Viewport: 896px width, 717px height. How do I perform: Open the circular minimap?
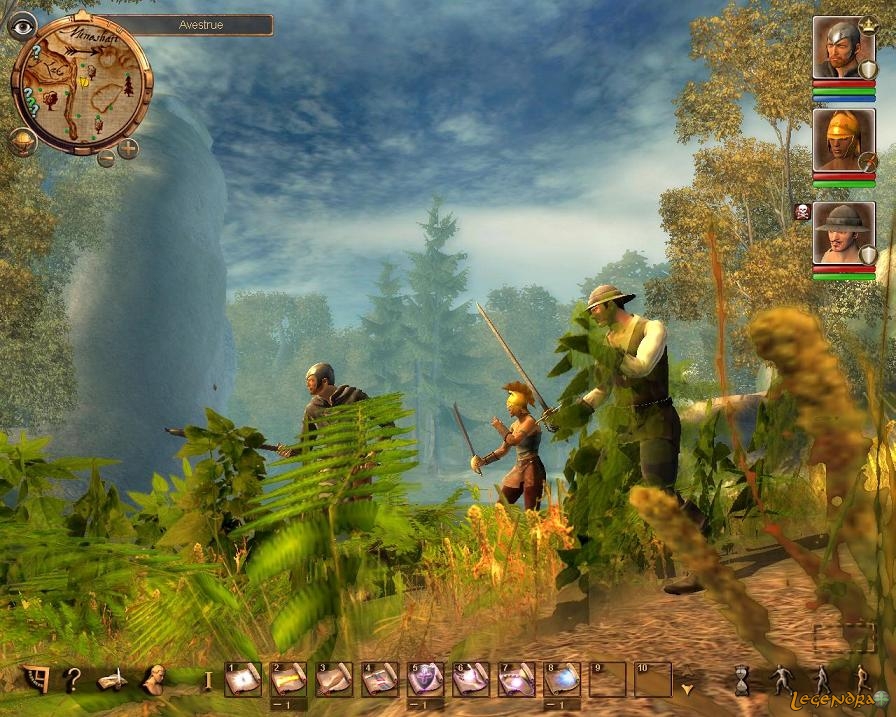[80, 85]
